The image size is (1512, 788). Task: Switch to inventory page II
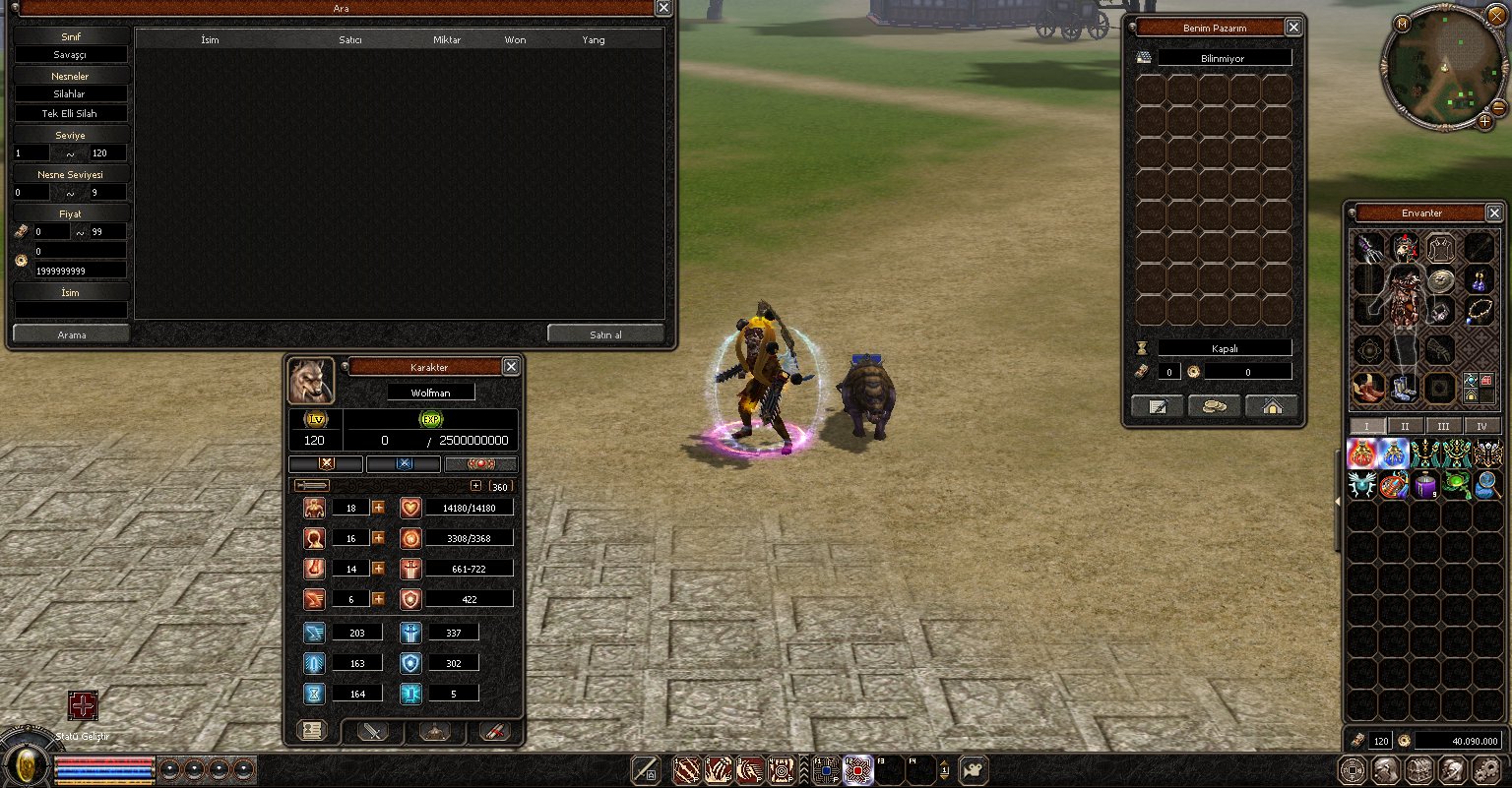1405,426
